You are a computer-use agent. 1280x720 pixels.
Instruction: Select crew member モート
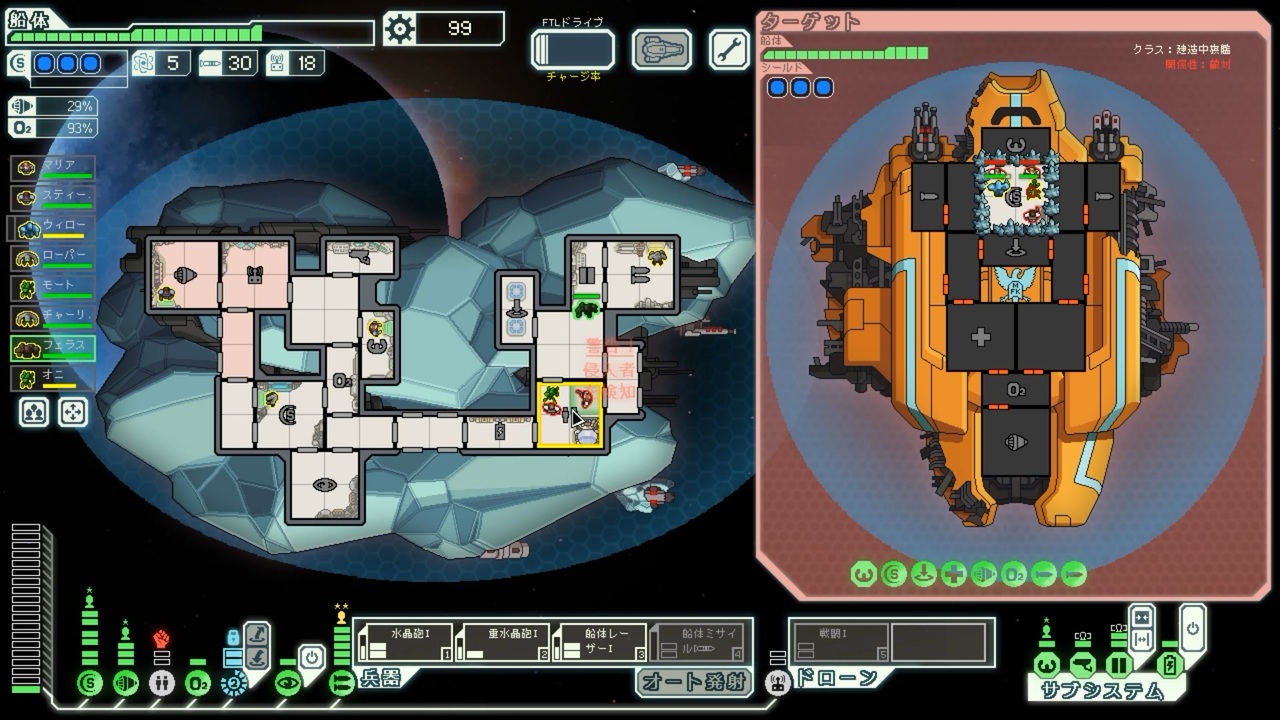[x=54, y=288]
